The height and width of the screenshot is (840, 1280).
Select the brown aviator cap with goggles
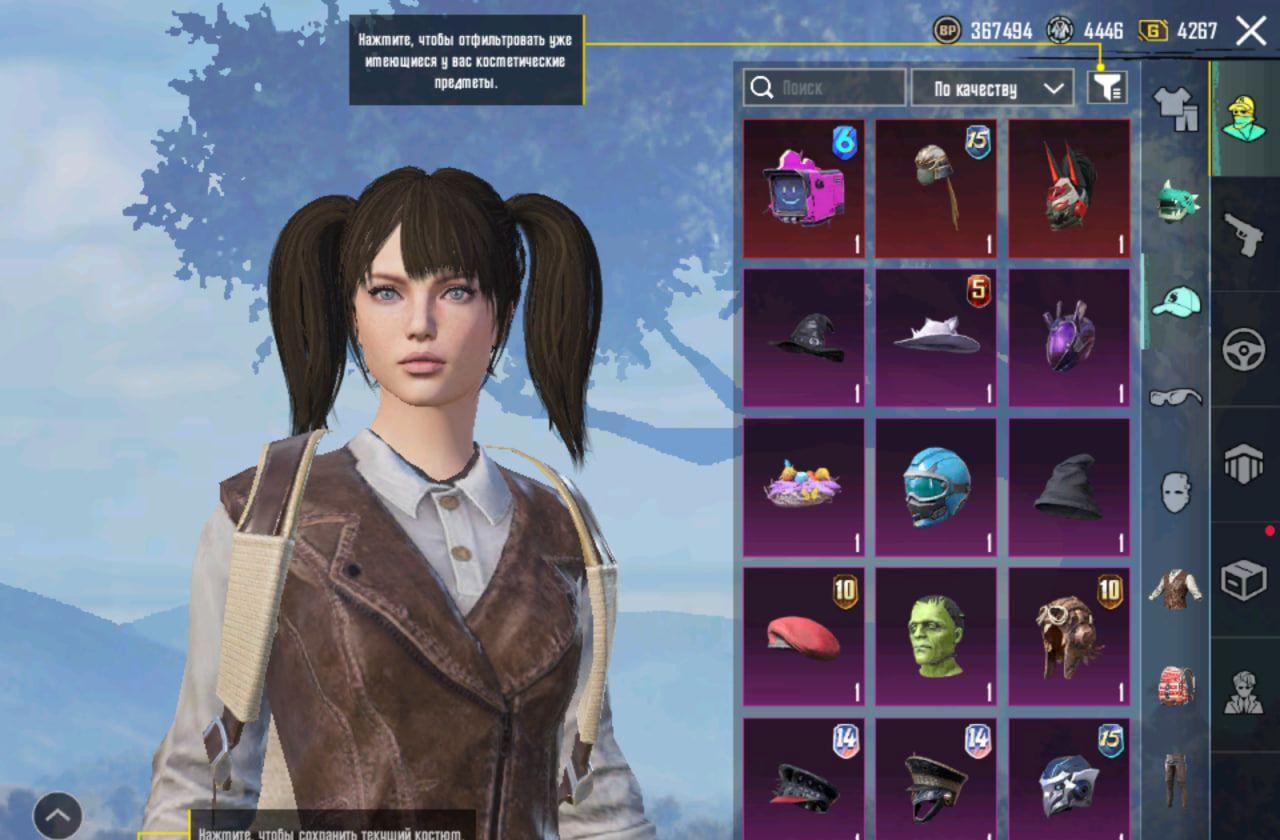tap(1069, 637)
